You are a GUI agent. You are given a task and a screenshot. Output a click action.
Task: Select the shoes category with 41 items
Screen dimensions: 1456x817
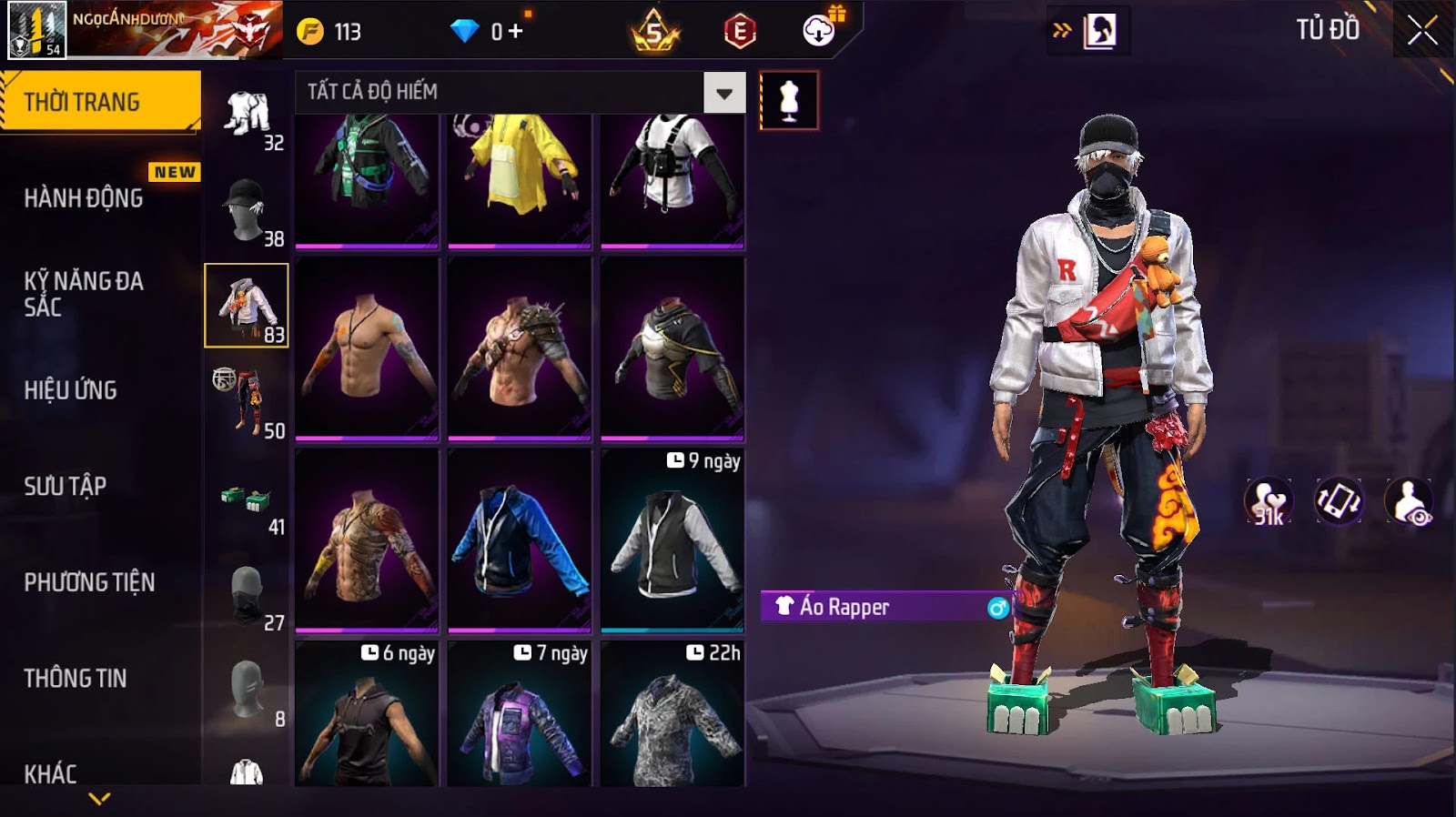(x=247, y=499)
